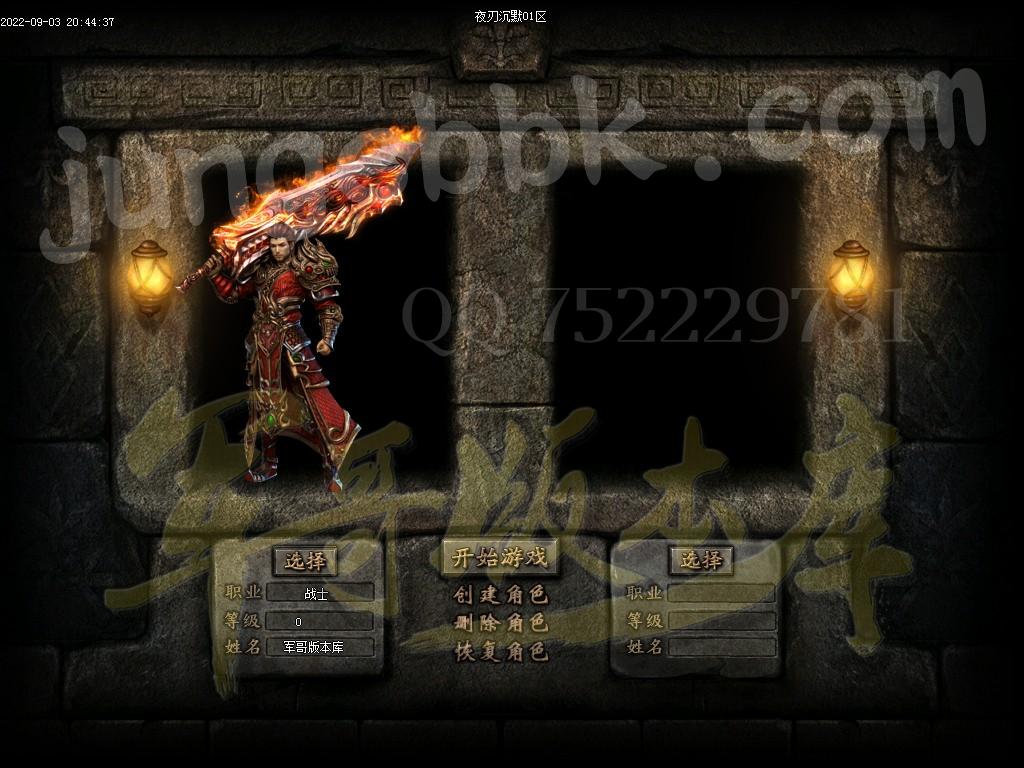1024x768 pixels.
Task: Hit 选择 on the empty character slot
Action: (x=701, y=561)
